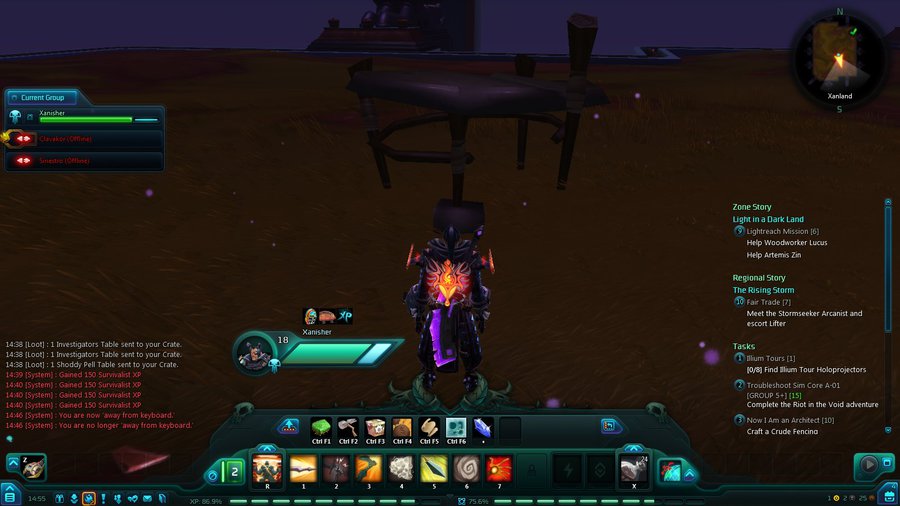Activate the stone fist ability on key 4
The width and height of the screenshot is (900, 506).
401,468
